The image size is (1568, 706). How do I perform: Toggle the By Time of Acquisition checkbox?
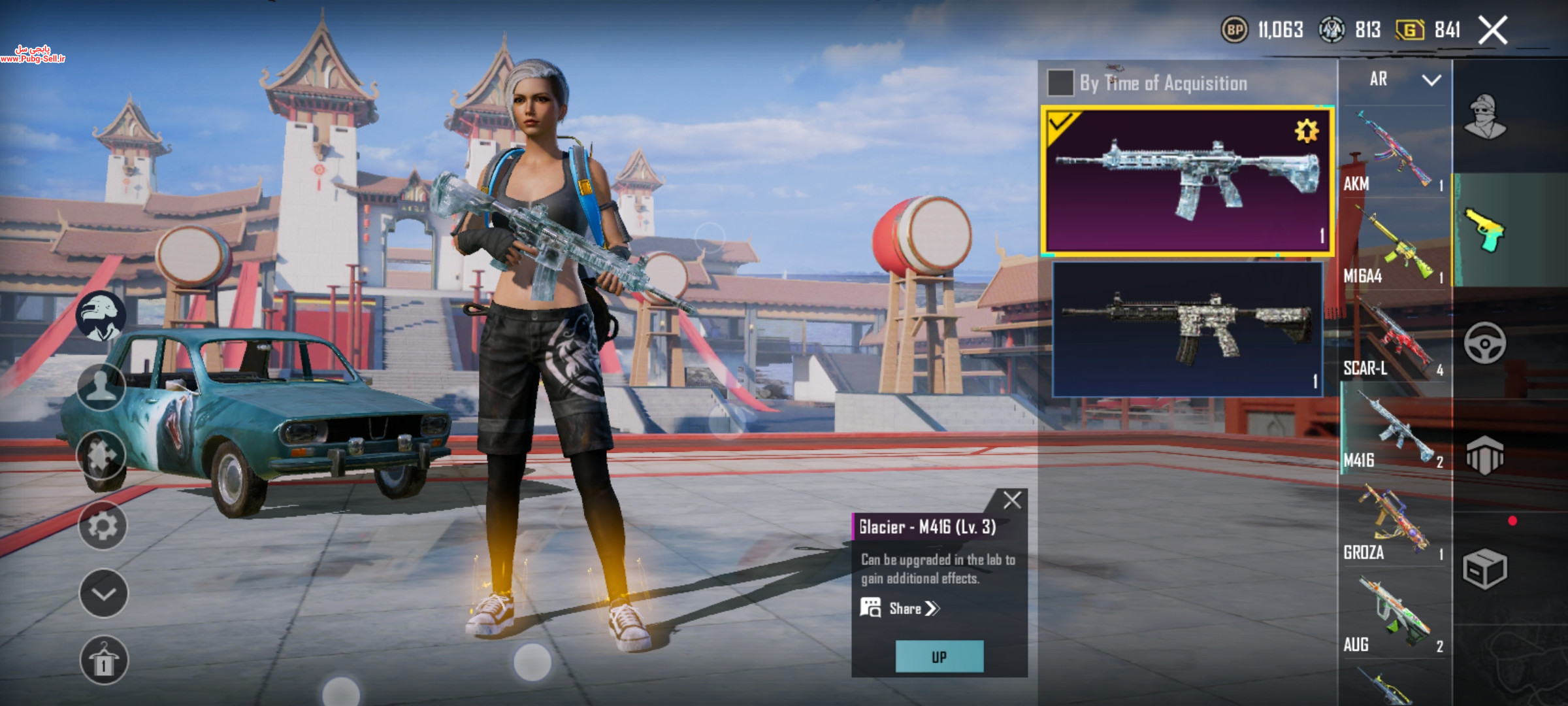1060,83
